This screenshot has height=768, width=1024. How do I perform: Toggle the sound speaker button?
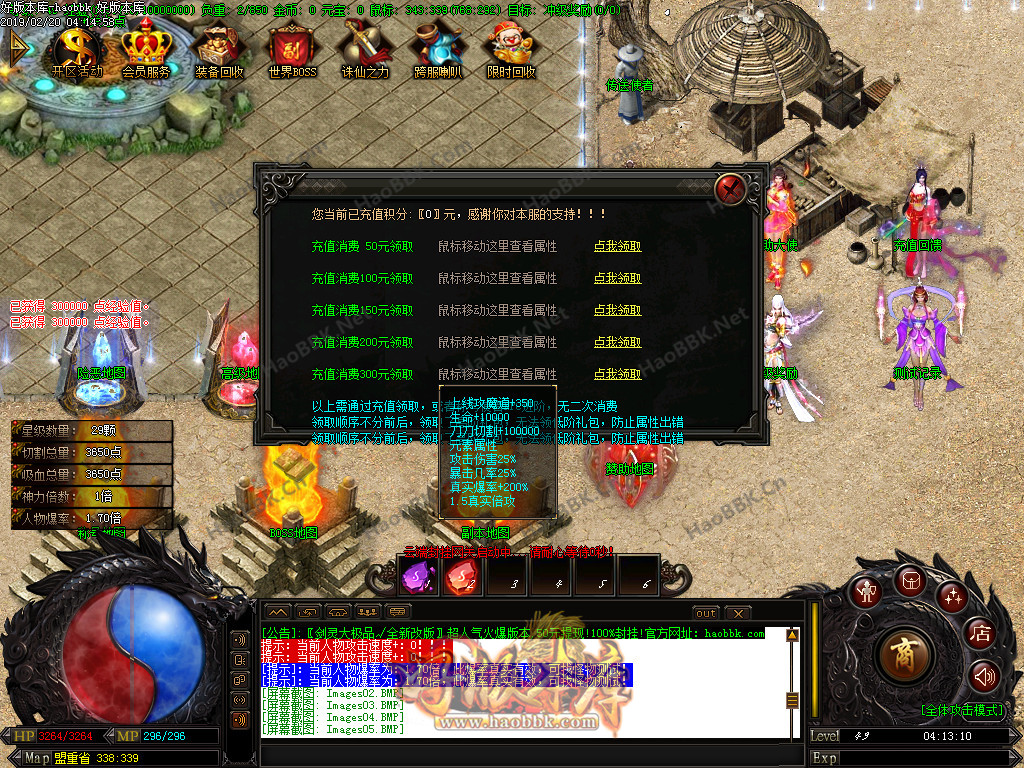[984, 677]
